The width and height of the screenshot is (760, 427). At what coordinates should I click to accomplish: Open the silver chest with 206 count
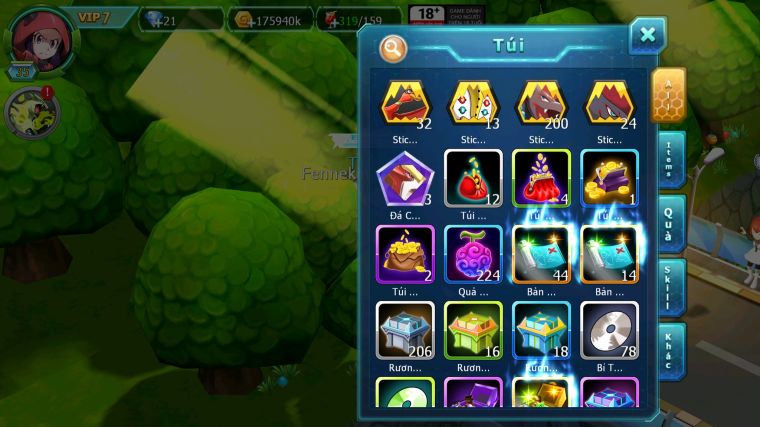point(405,329)
